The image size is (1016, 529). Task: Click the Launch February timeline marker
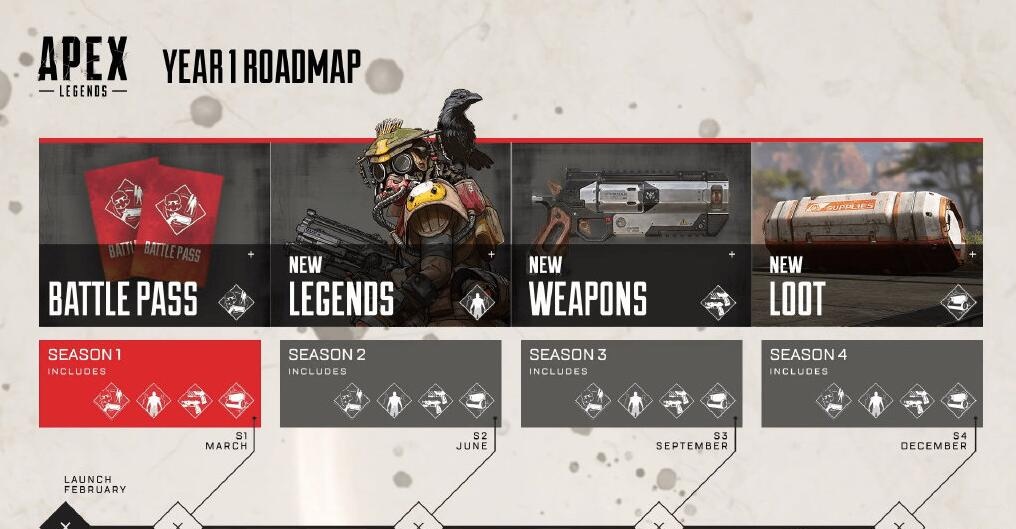(x=66, y=521)
